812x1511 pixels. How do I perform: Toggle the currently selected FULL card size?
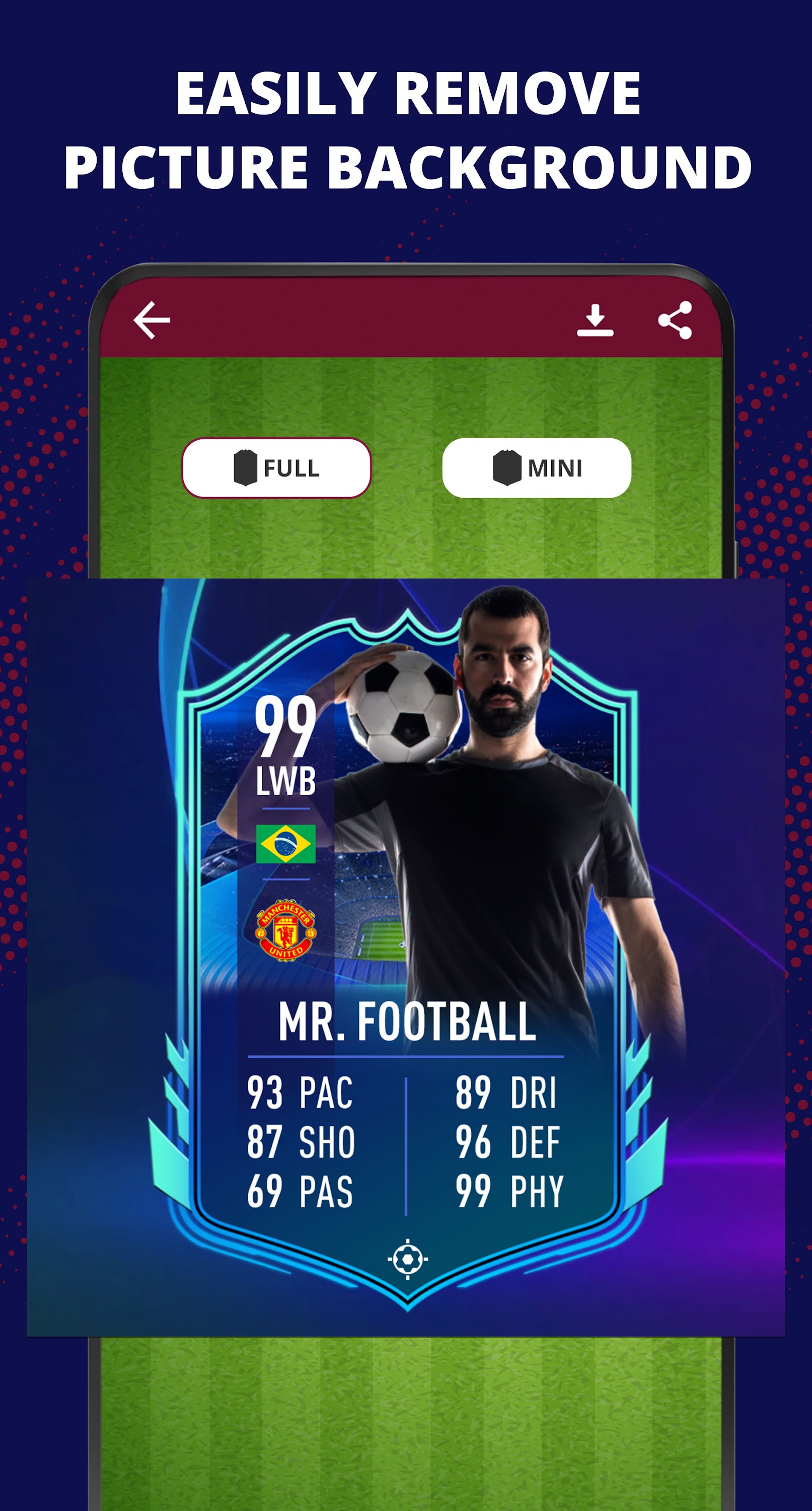pyautogui.click(x=276, y=467)
